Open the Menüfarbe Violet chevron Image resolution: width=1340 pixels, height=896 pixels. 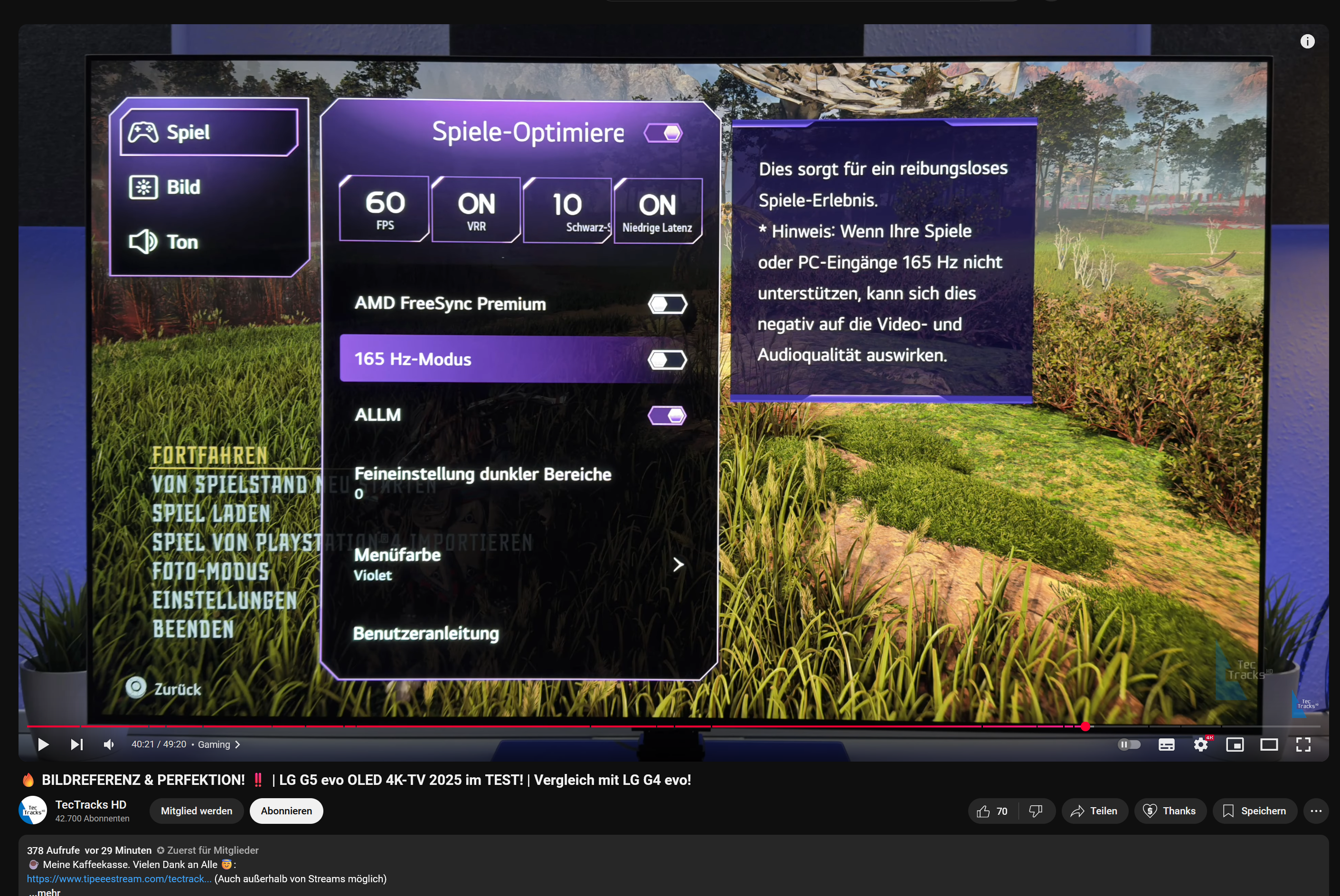678,565
